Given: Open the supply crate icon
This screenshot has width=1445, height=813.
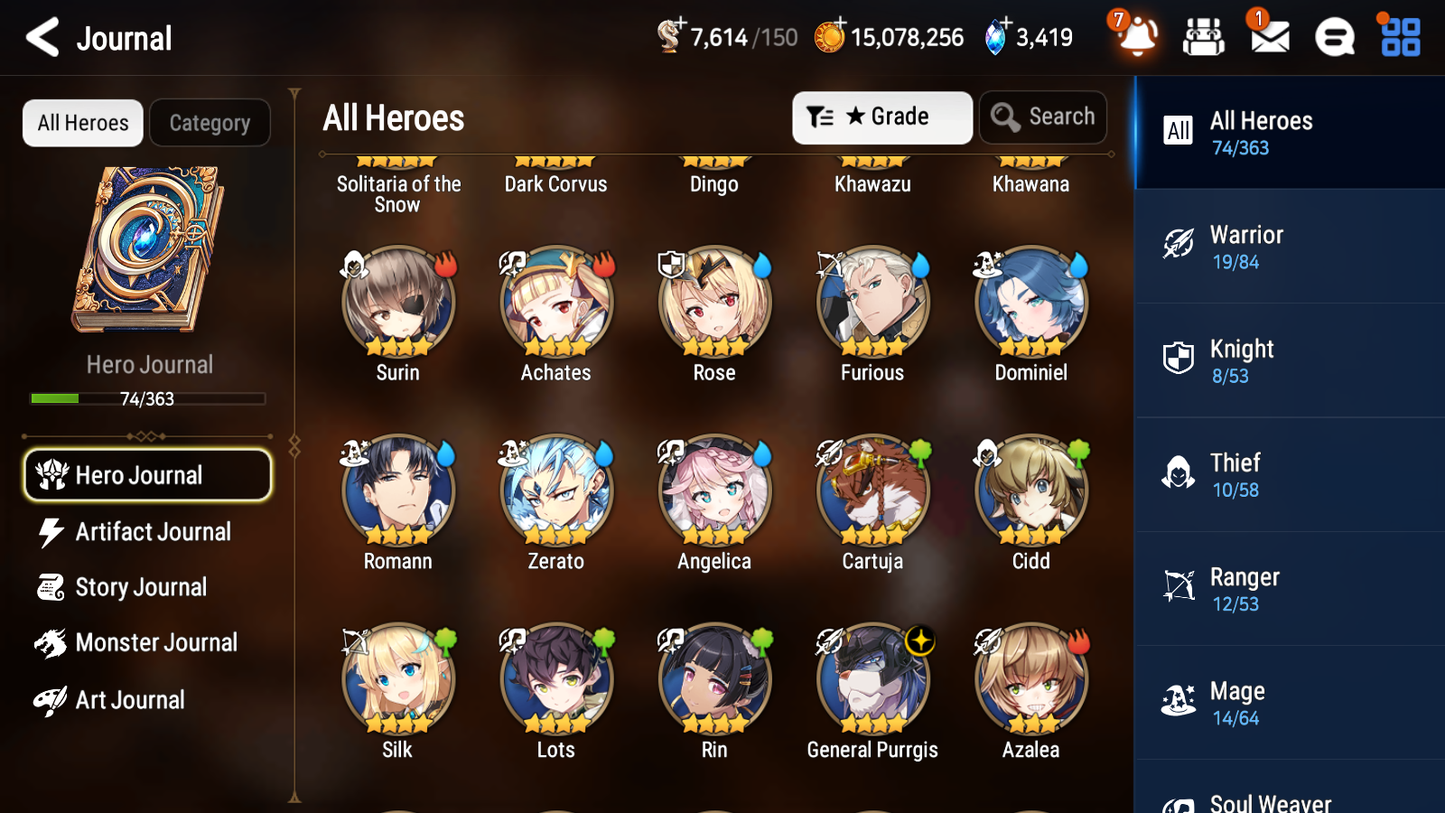Looking at the screenshot, I should pos(1202,36).
